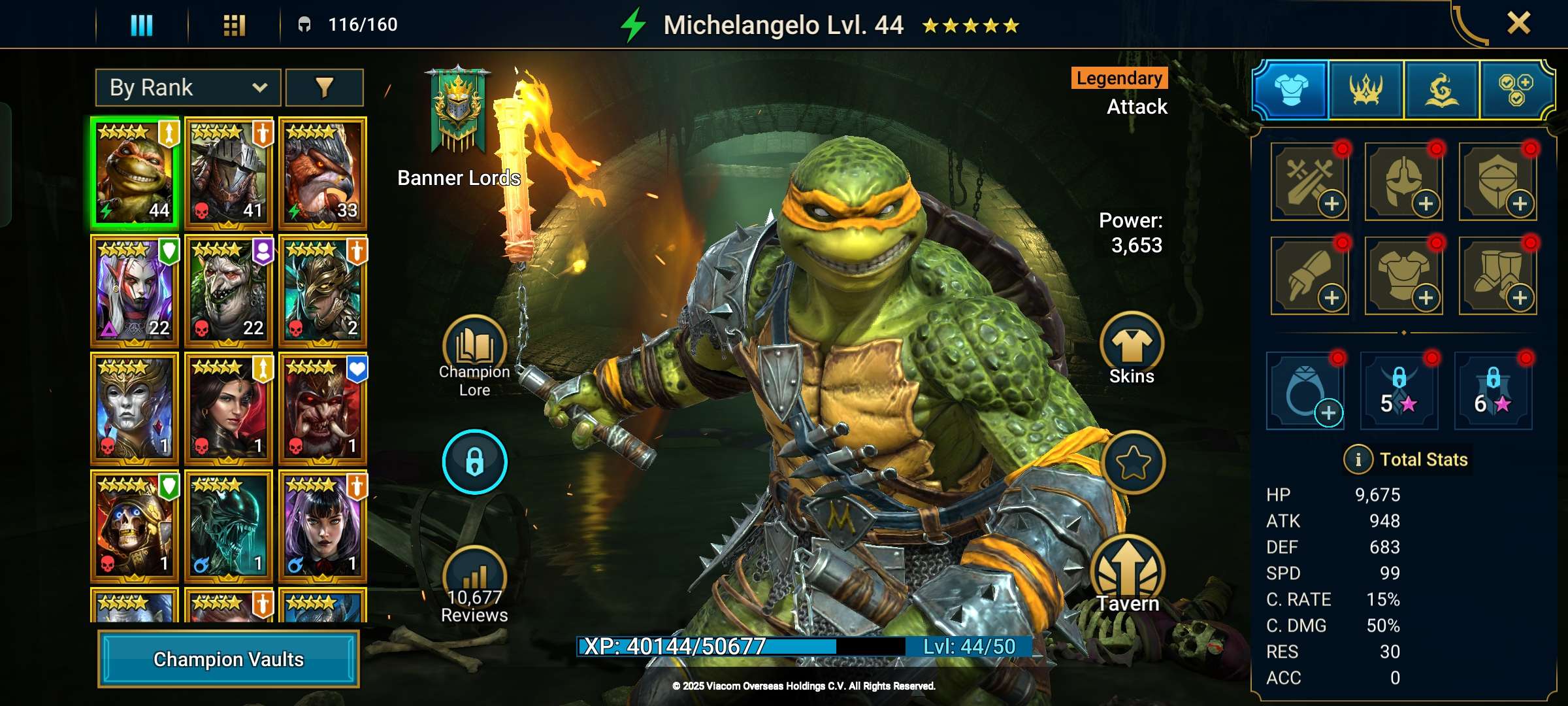Switch to the three-column list view
Viewport: 1568px width, 706px height.
(x=142, y=25)
